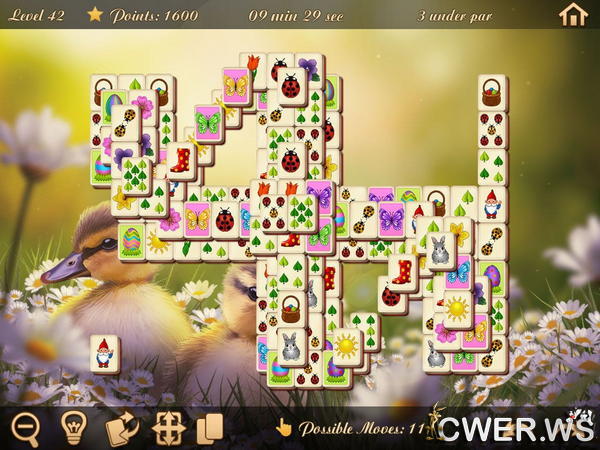Activate the four-arrows move button
This screenshot has width=600, height=450.
[168, 428]
